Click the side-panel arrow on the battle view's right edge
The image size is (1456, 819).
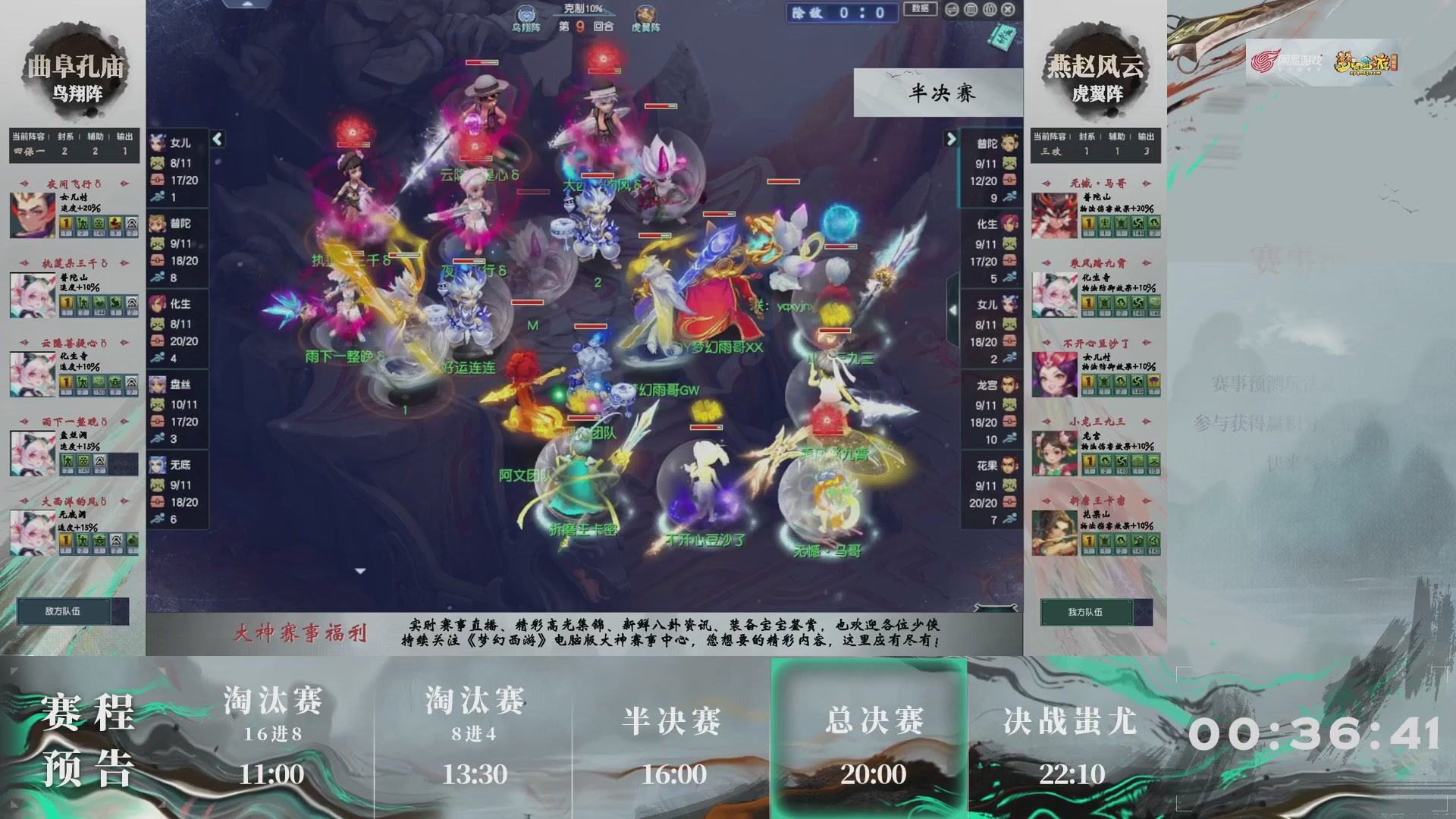coord(954,309)
